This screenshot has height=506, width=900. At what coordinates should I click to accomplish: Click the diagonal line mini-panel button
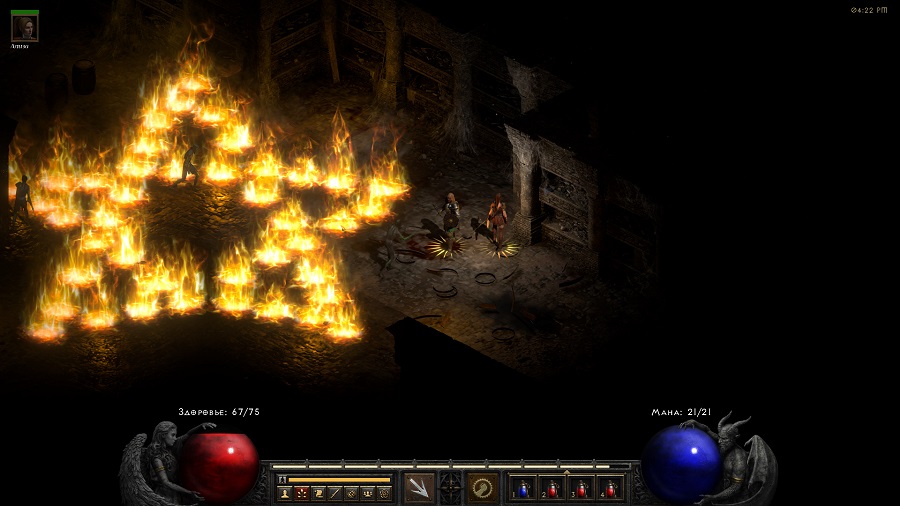[334, 493]
